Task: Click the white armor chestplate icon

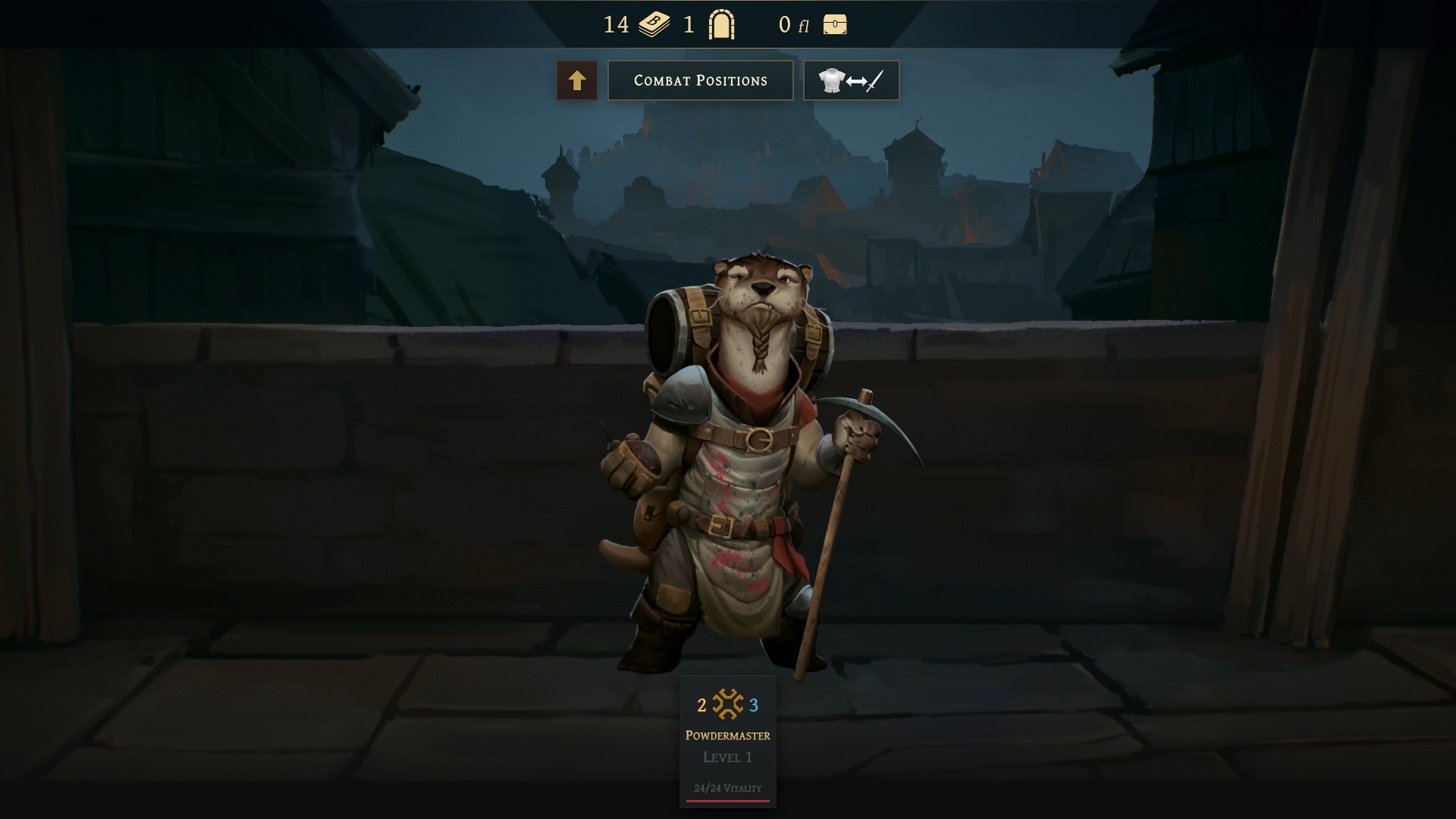Action: 832,79
